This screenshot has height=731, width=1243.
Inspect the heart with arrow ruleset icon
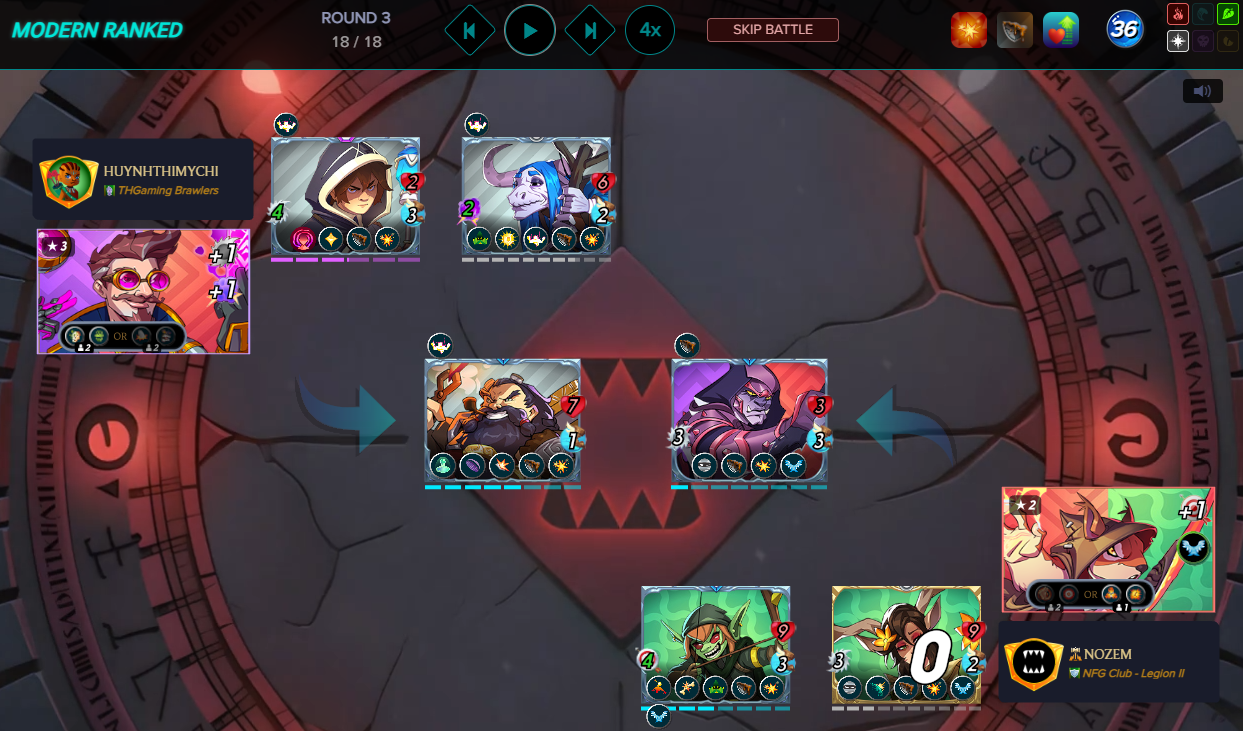point(1060,30)
